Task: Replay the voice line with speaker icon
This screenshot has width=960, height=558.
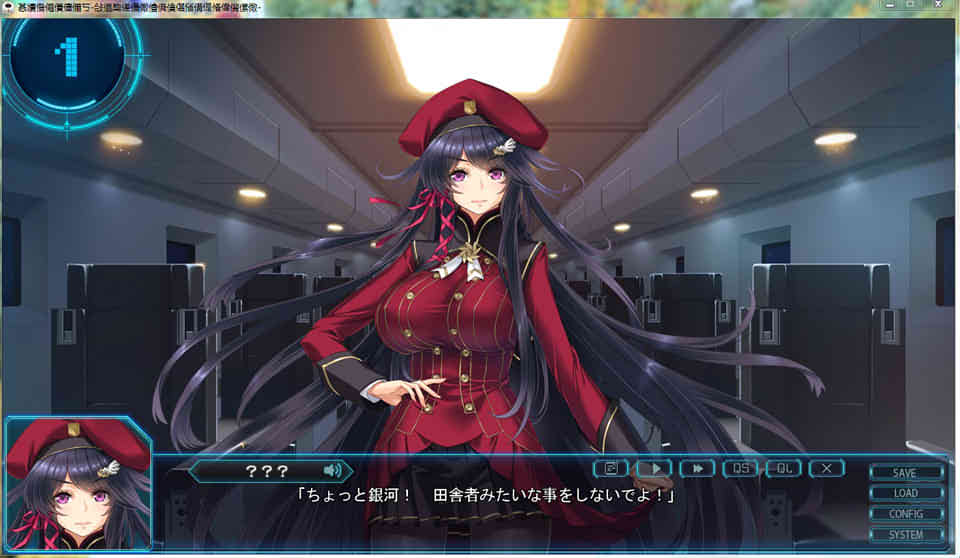Action: 332,469
